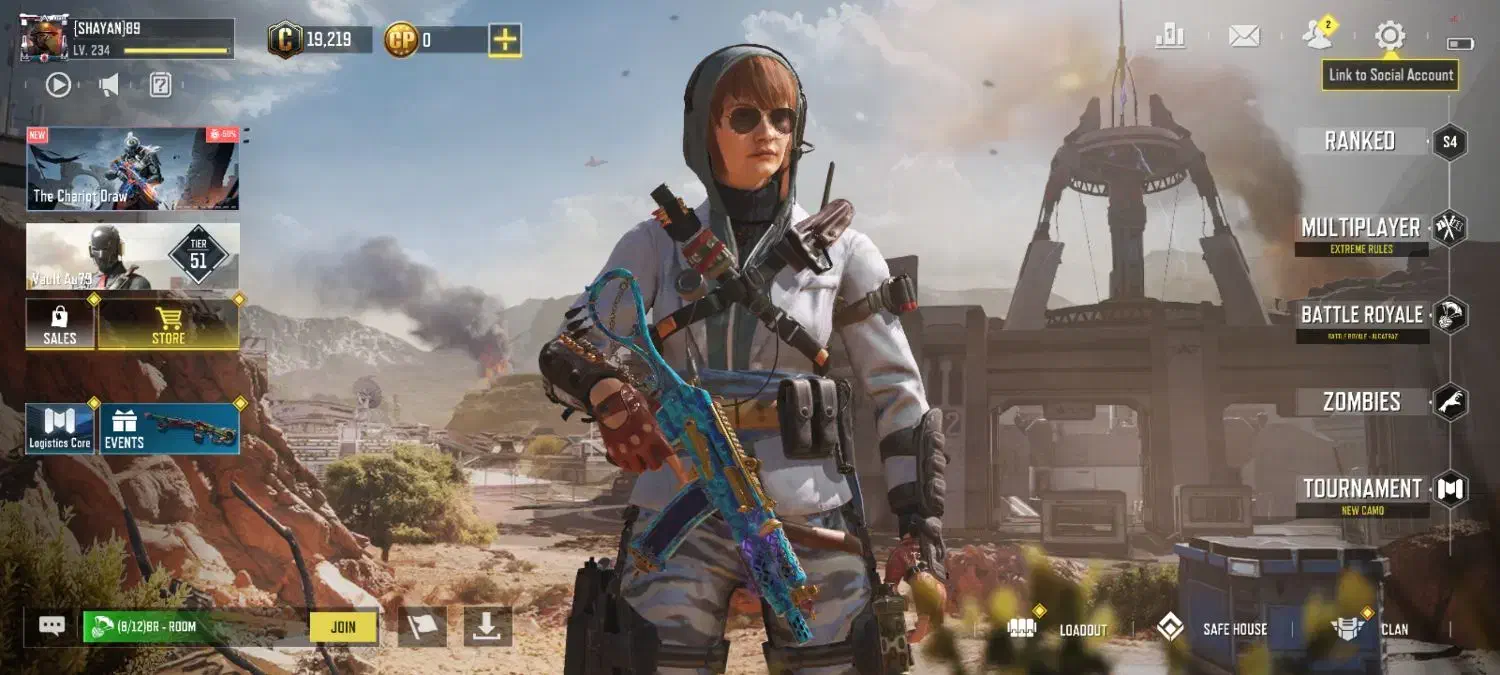The width and height of the screenshot is (1500, 675).
Task: Select the Multiplayer mode
Action: click(1360, 228)
